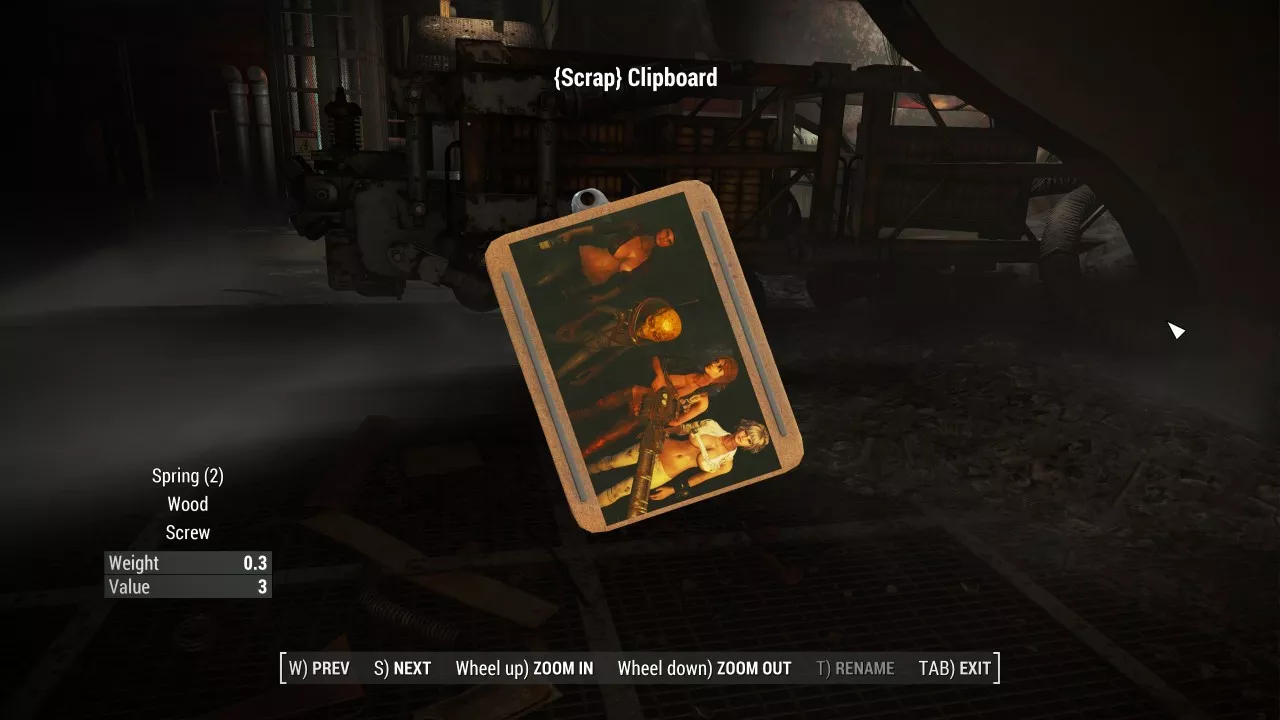Viewport: 1280px width, 720px height.
Task: Click ZOOM IN on the clipboard
Action: [524, 668]
